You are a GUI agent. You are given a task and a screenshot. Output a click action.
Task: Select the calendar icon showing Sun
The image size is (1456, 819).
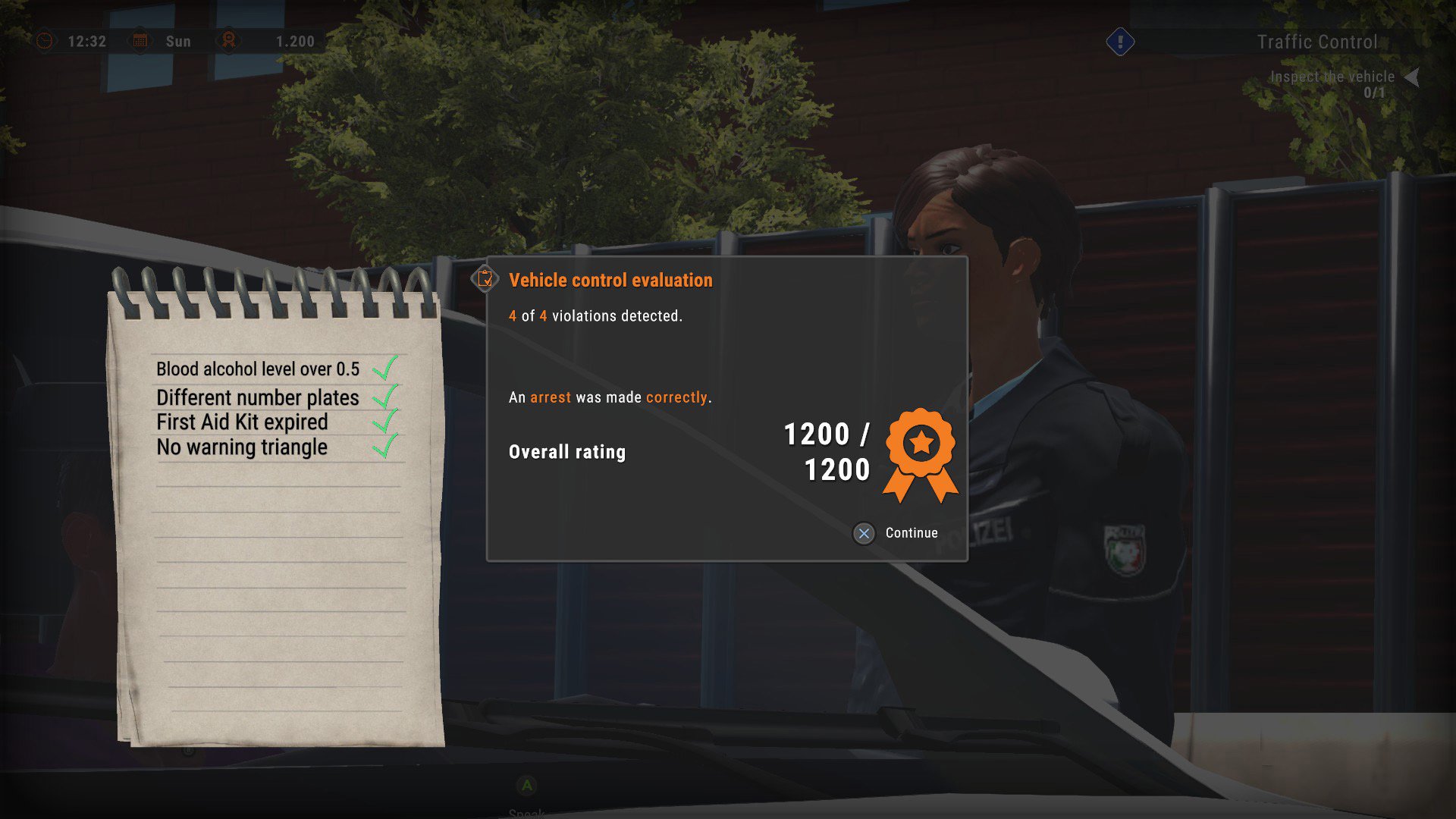click(140, 41)
